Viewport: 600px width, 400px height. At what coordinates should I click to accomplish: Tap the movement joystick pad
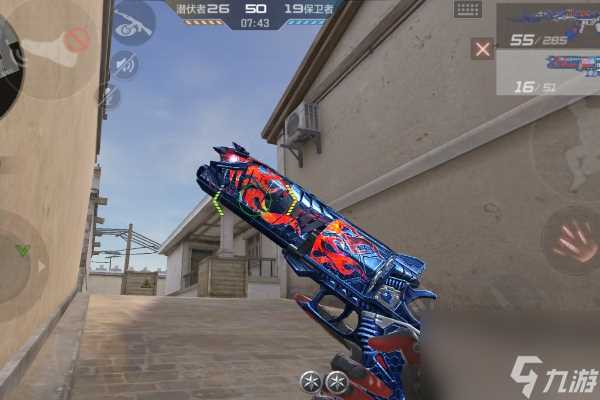coord(22,255)
